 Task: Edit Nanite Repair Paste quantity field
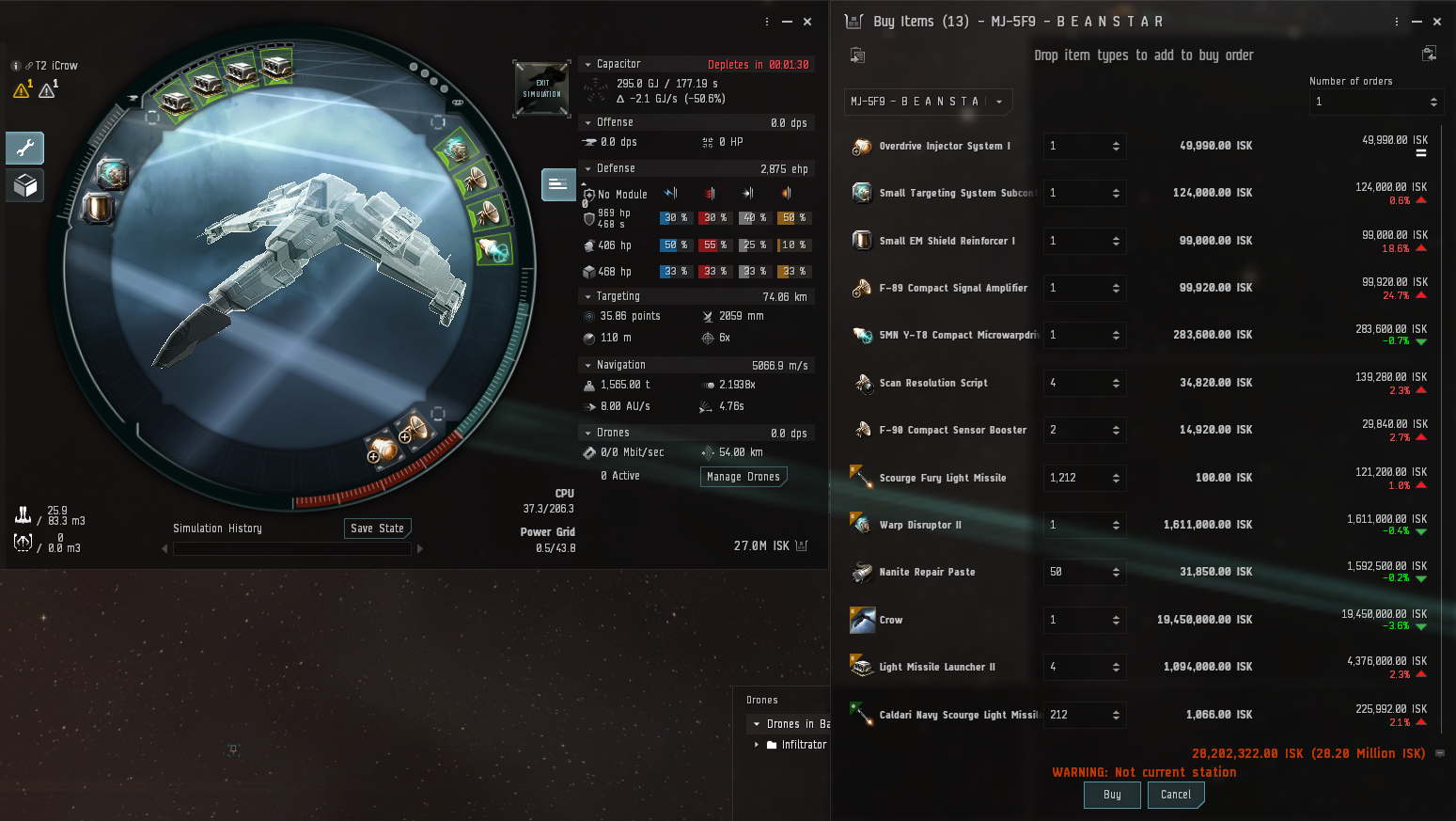(x=1076, y=572)
